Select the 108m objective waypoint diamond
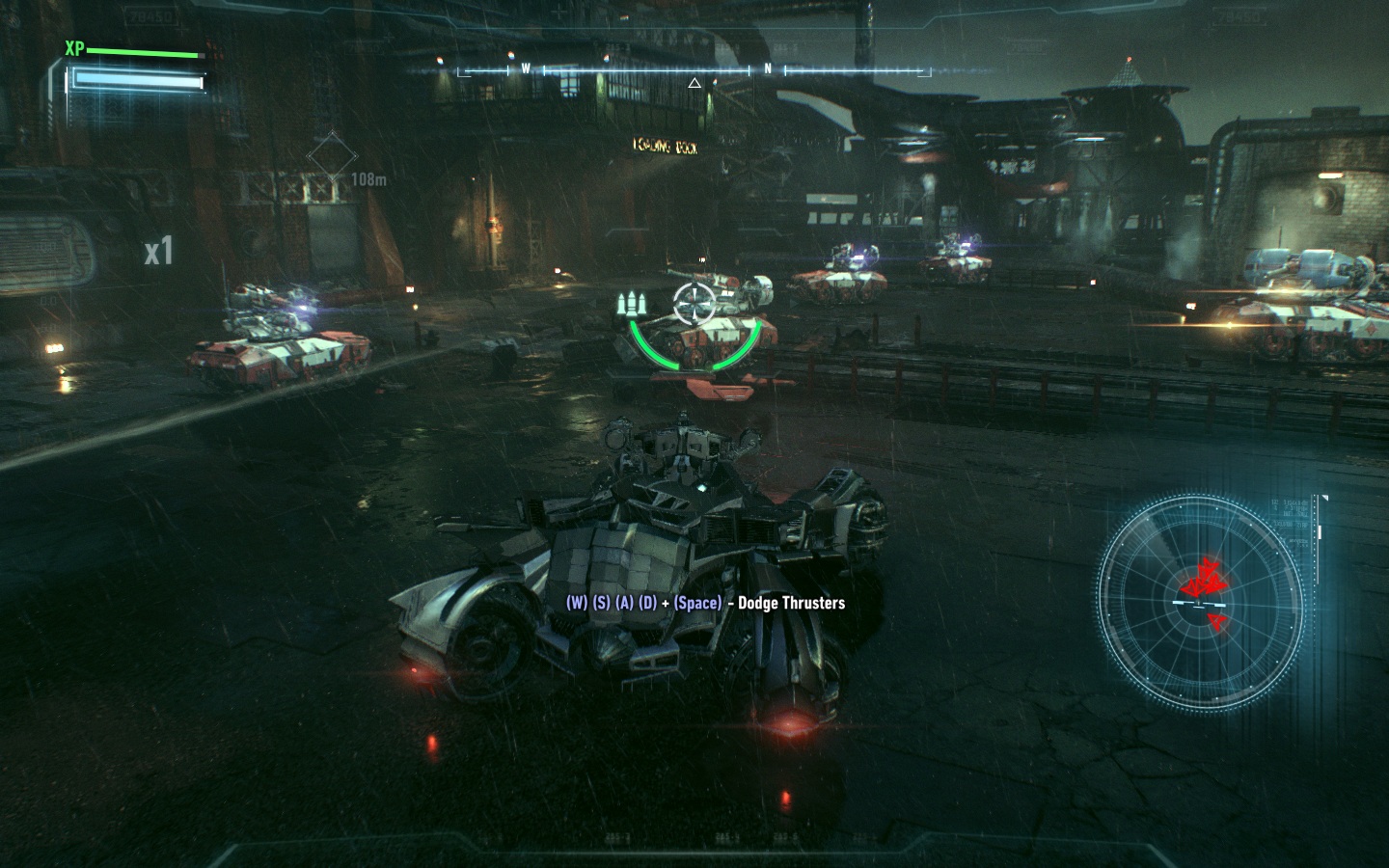Image resolution: width=1389 pixels, height=868 pixels. 331,156
